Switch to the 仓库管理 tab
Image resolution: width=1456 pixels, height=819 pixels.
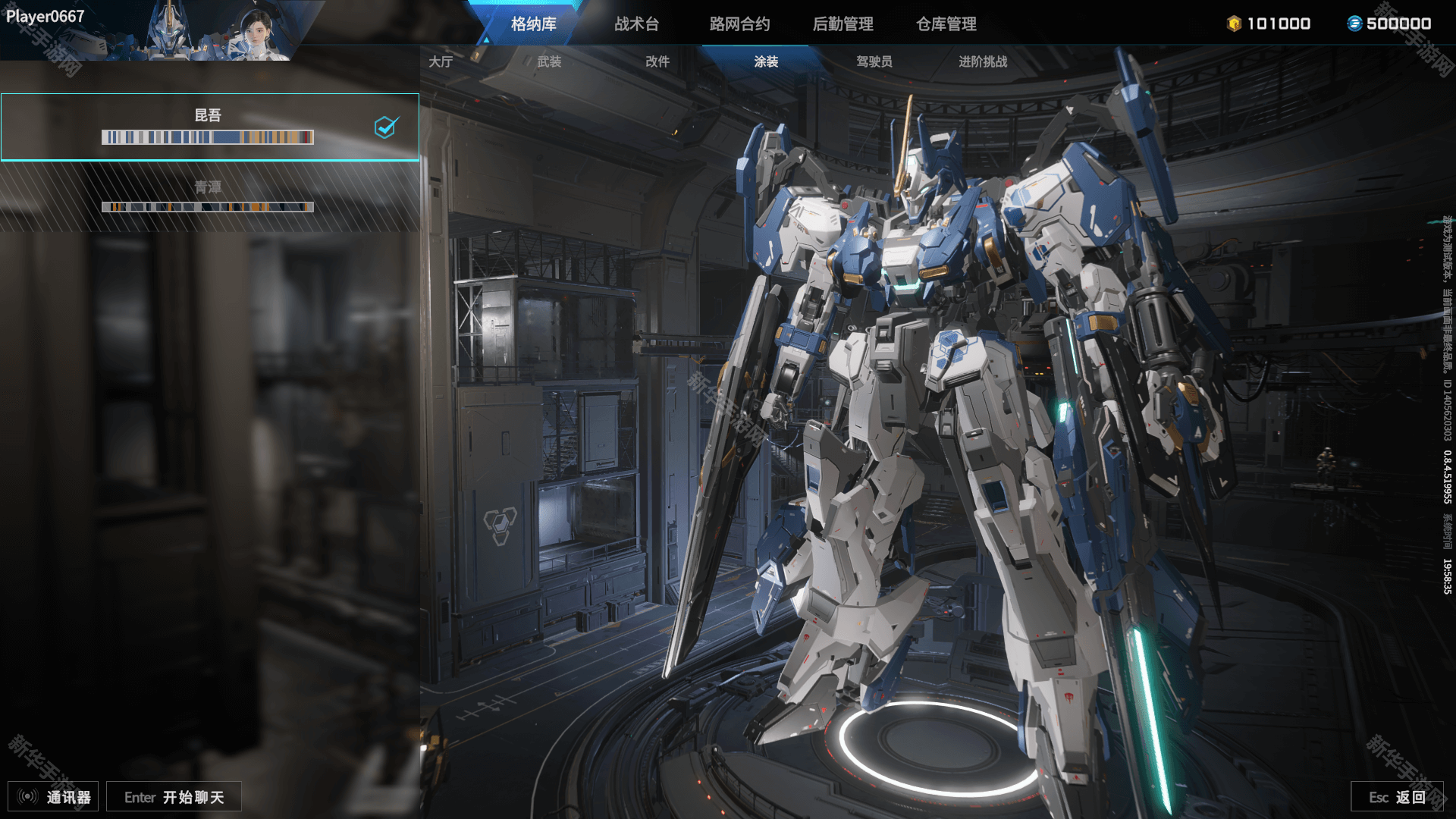pos(946,24)
